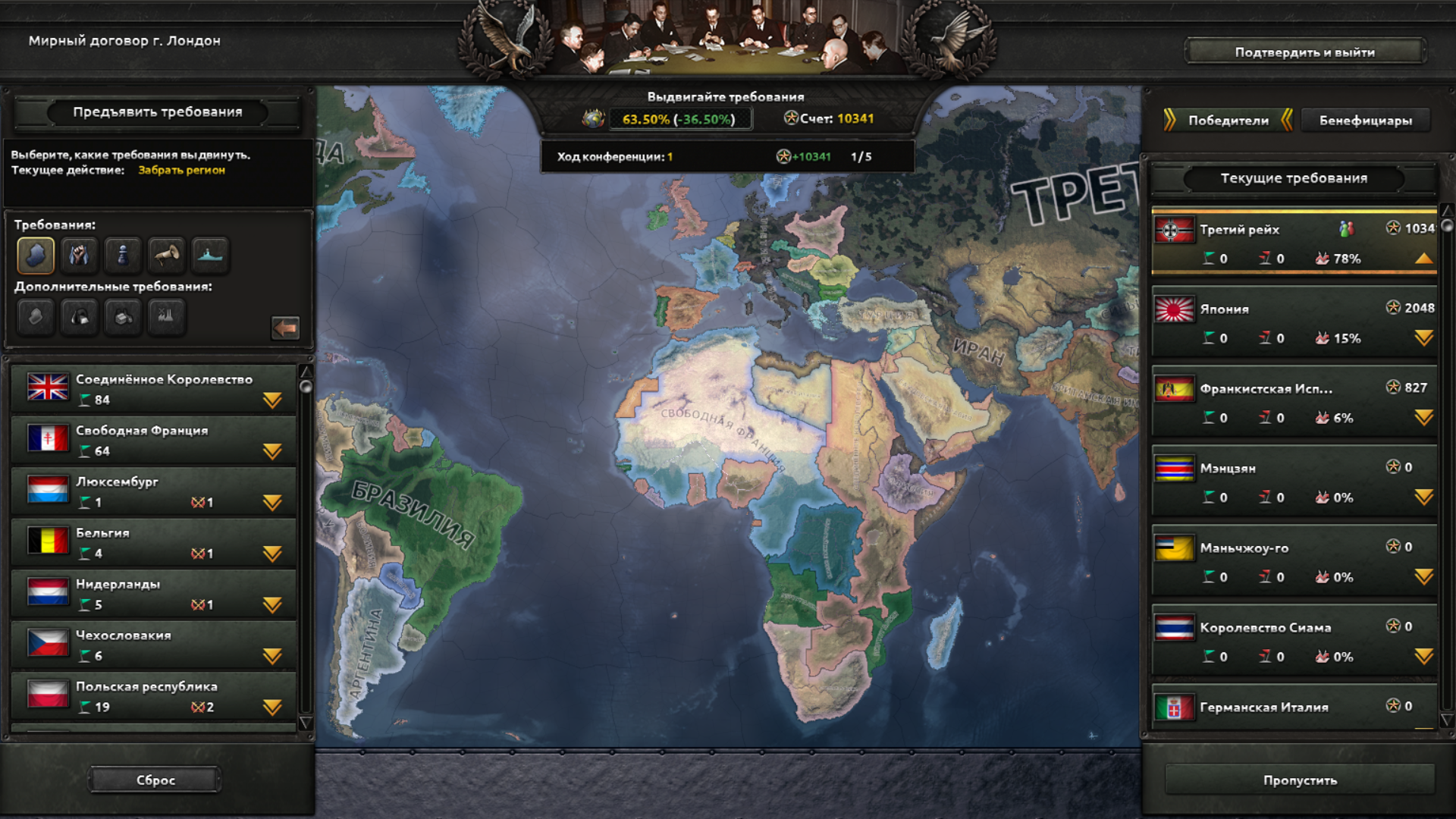Confirm and exit the peace conference
This screenshot has width=1456, height=819.
click(x=1304, y=52)
